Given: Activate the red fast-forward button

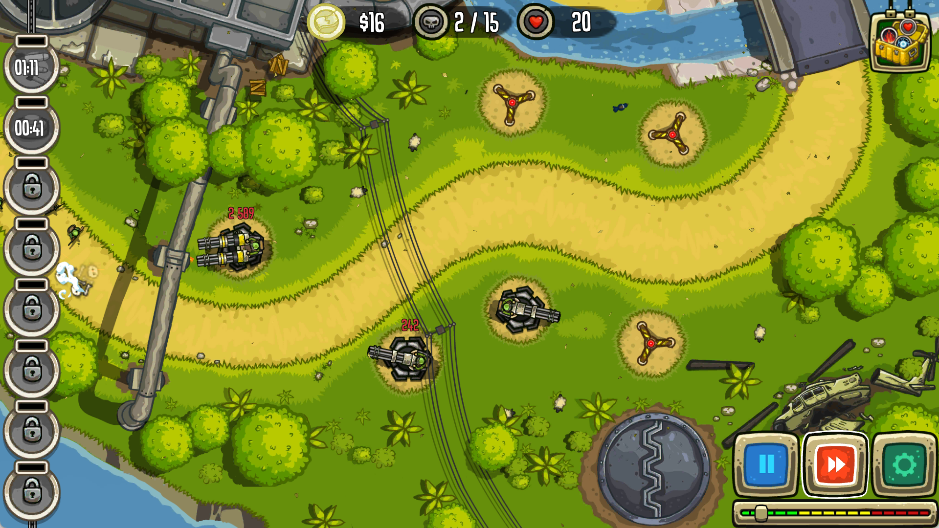Looking at the screenshot, I should [835, 464].
